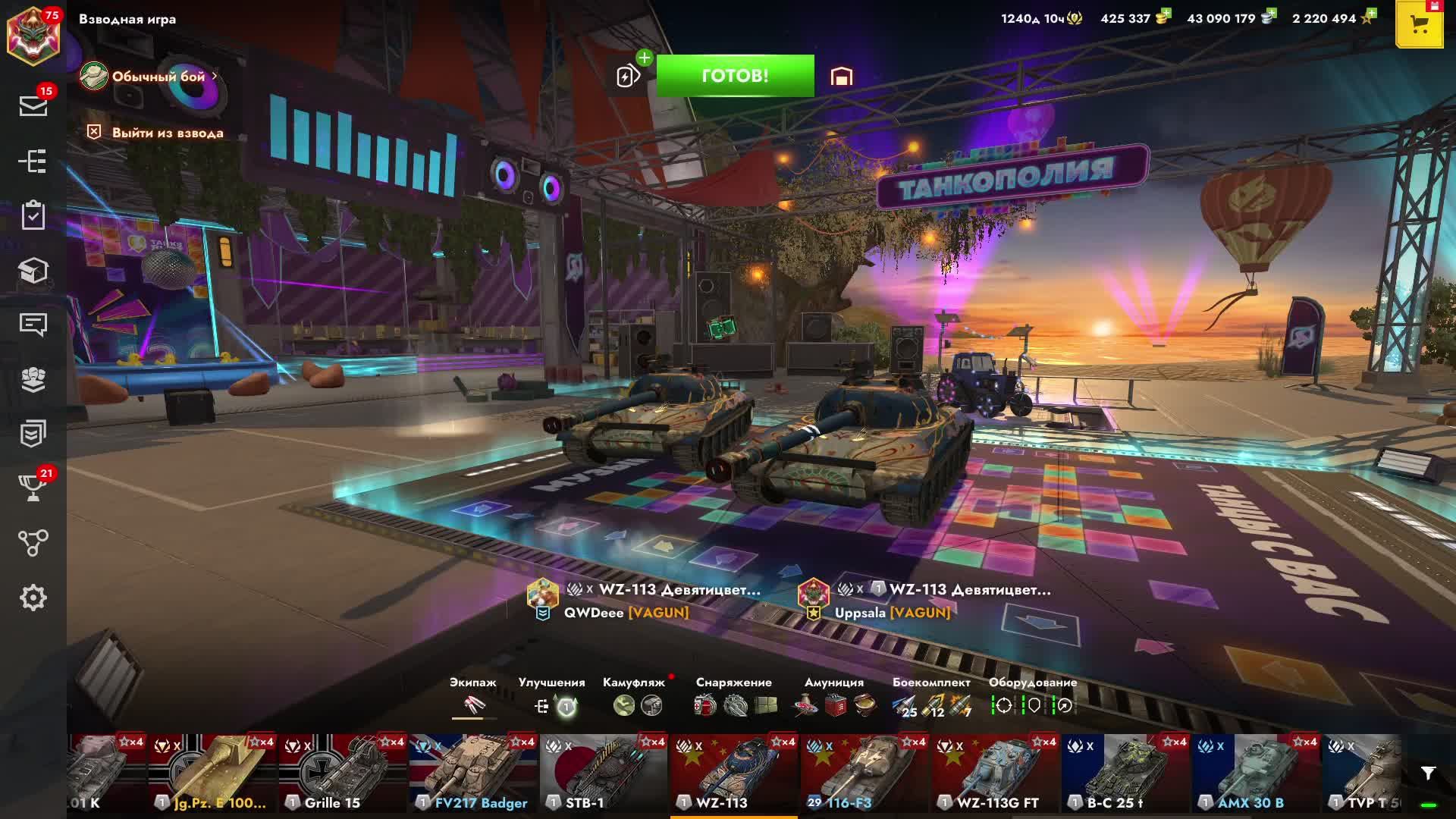Select the STB-1 tank in carousel
Viewport: 1456px width, 819px height.
pyautogui.click(x=604, y=773)
